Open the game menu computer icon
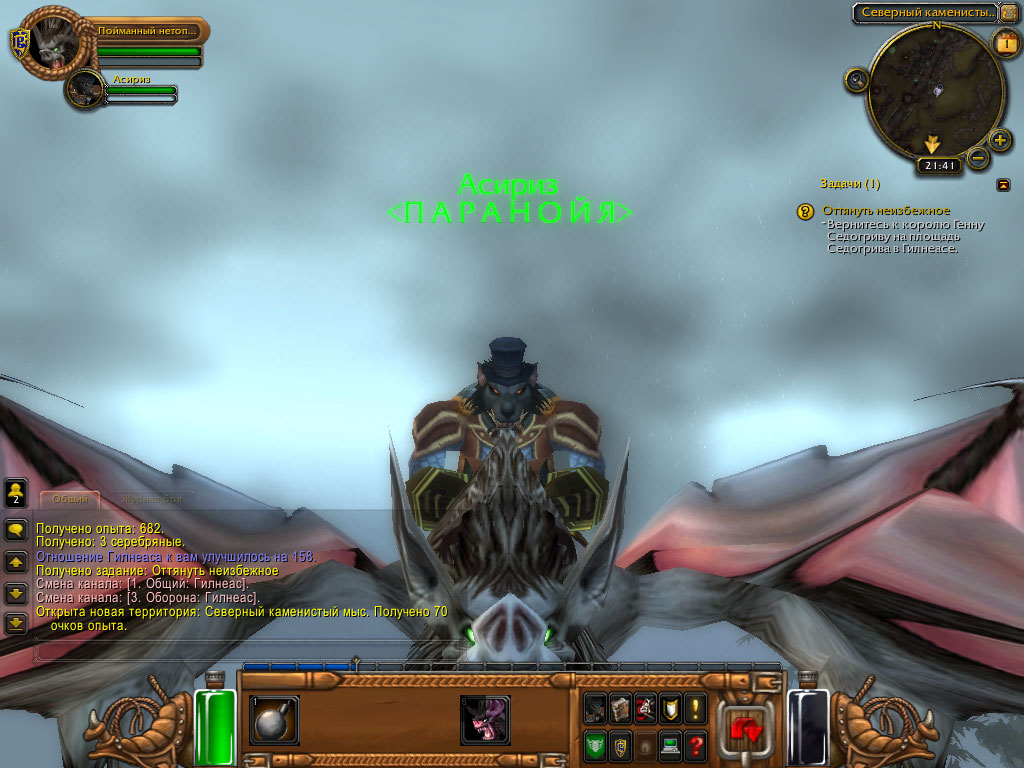 (x=669, y=745)
